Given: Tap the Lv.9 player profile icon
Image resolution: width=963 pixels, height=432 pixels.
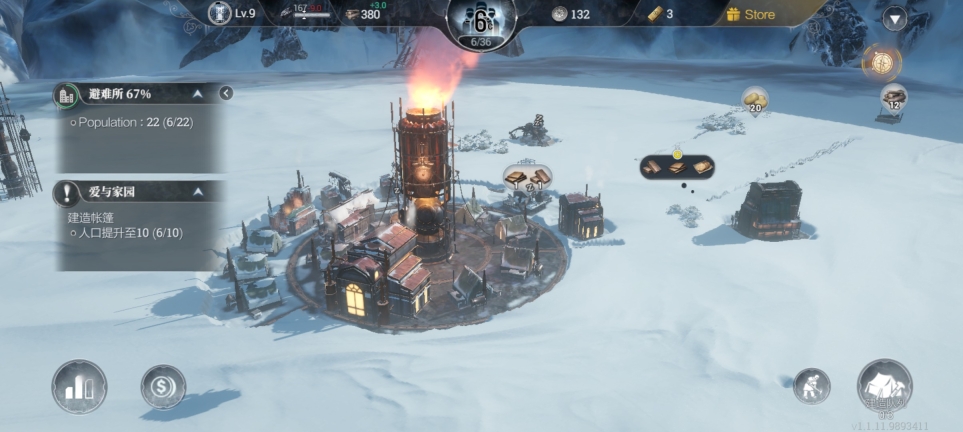Looking at the screenshot, I should (221, 13).
